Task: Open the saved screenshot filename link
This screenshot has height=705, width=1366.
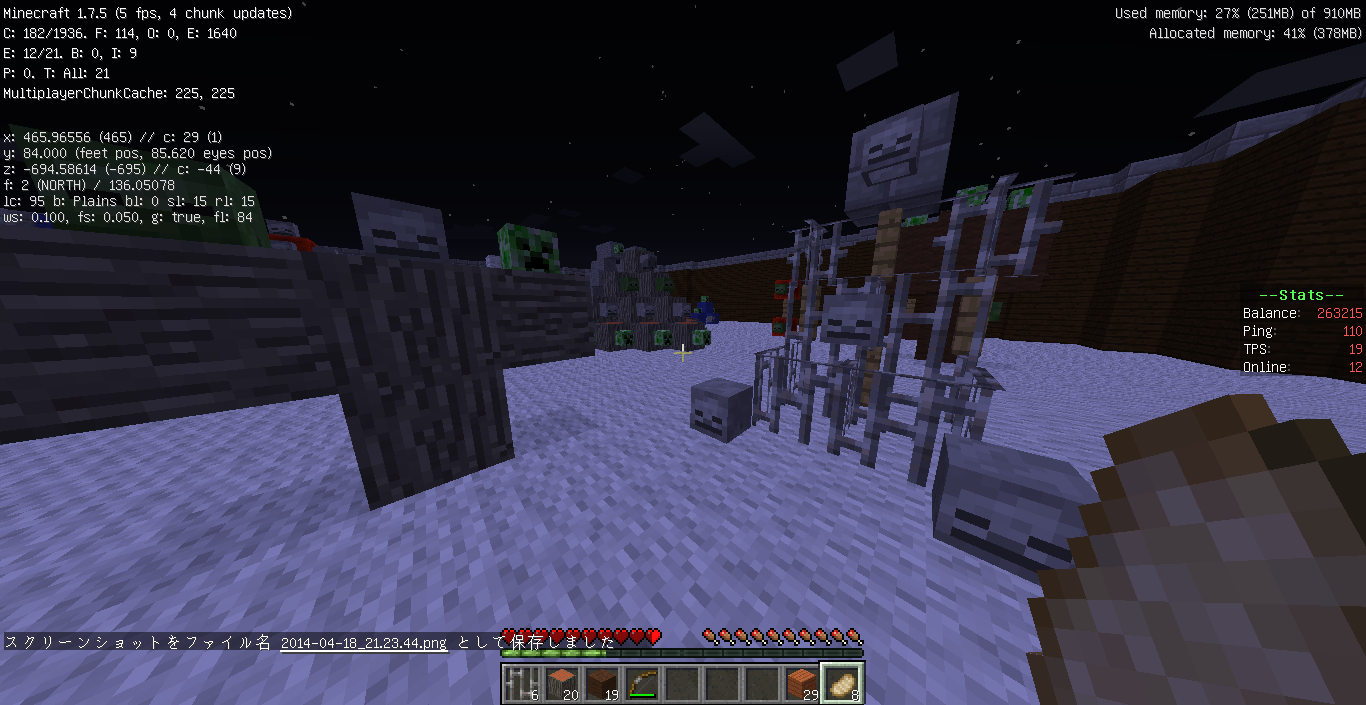Action: (x=363, y=643)
